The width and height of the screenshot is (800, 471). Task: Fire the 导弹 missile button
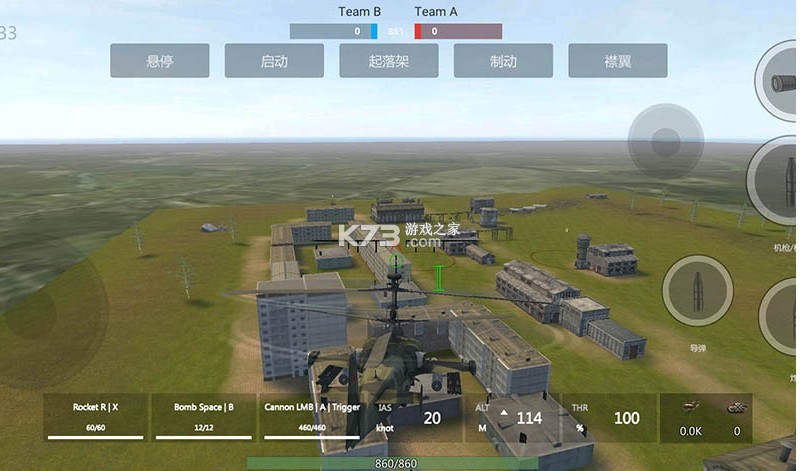click(698, 291)
